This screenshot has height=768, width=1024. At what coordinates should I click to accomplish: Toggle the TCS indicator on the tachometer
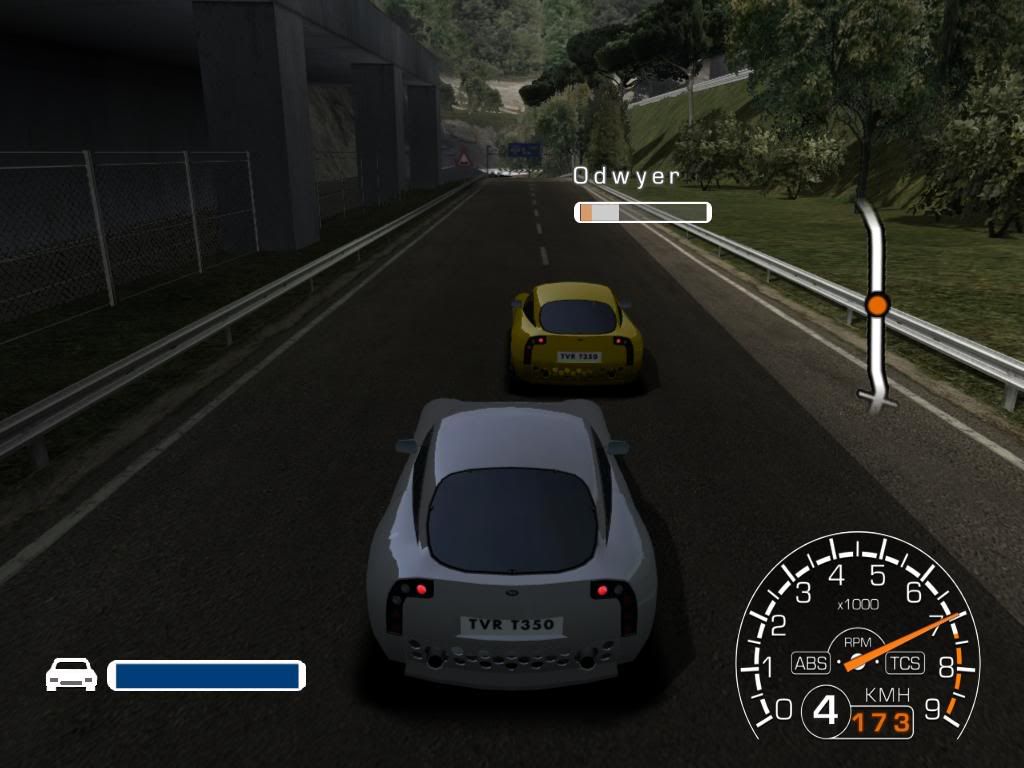click(x=903, y=663)
